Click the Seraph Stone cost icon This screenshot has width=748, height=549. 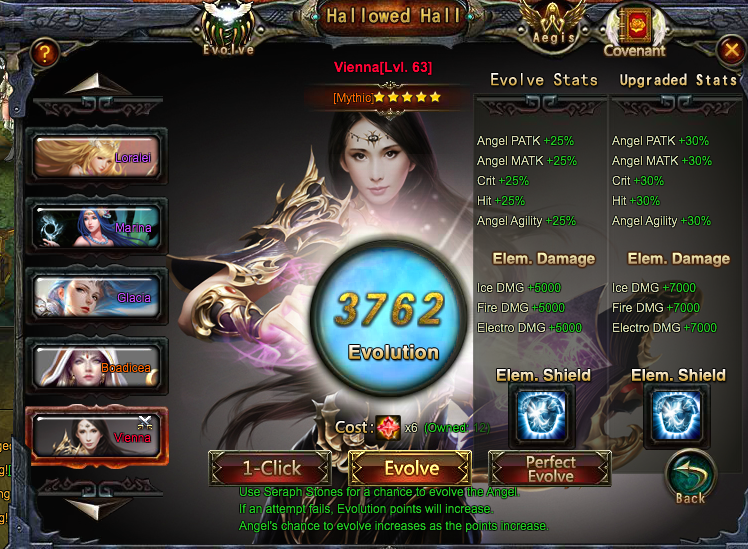387,427
